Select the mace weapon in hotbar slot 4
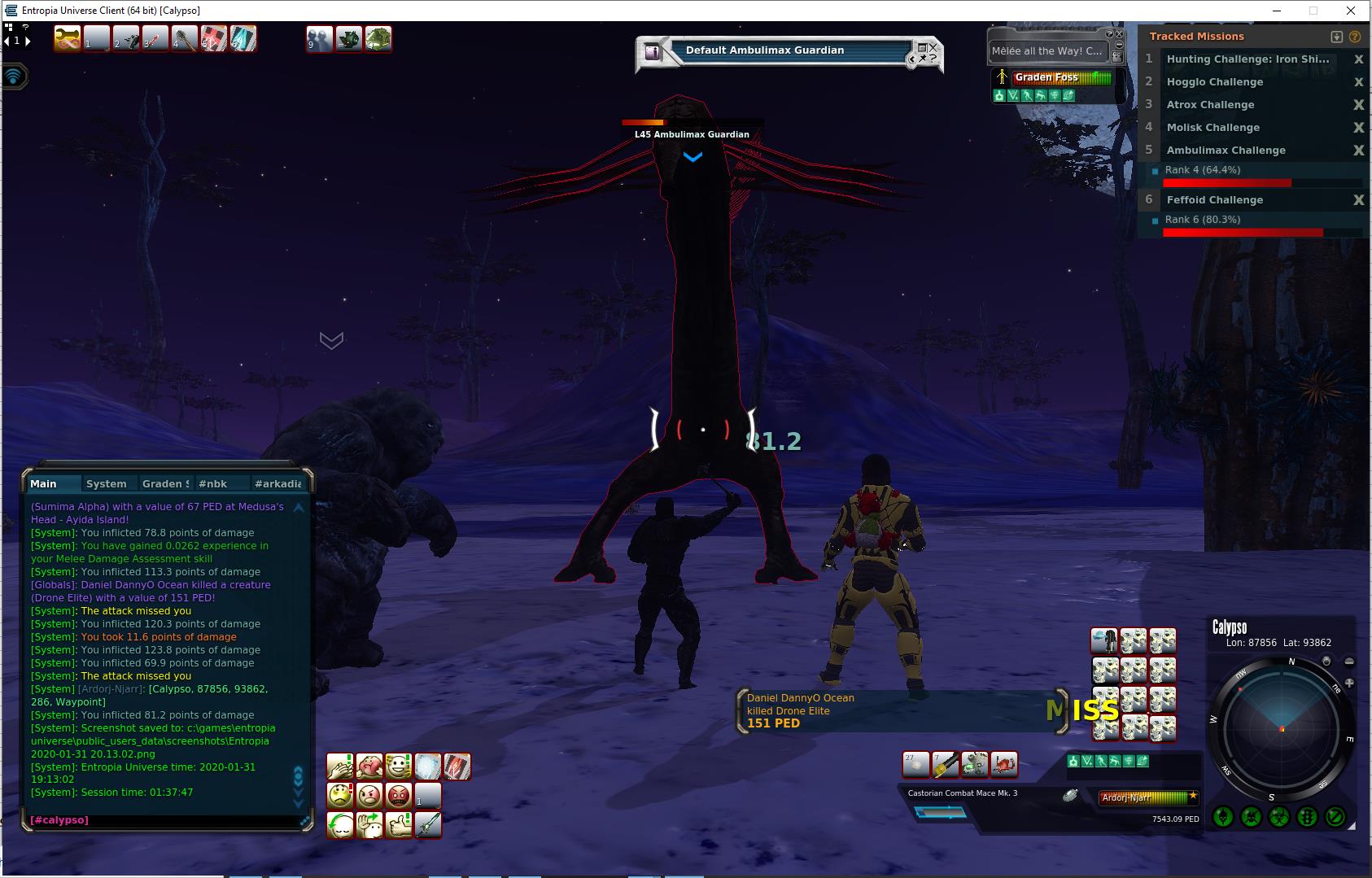1372x878 pixels. (185, 38)
